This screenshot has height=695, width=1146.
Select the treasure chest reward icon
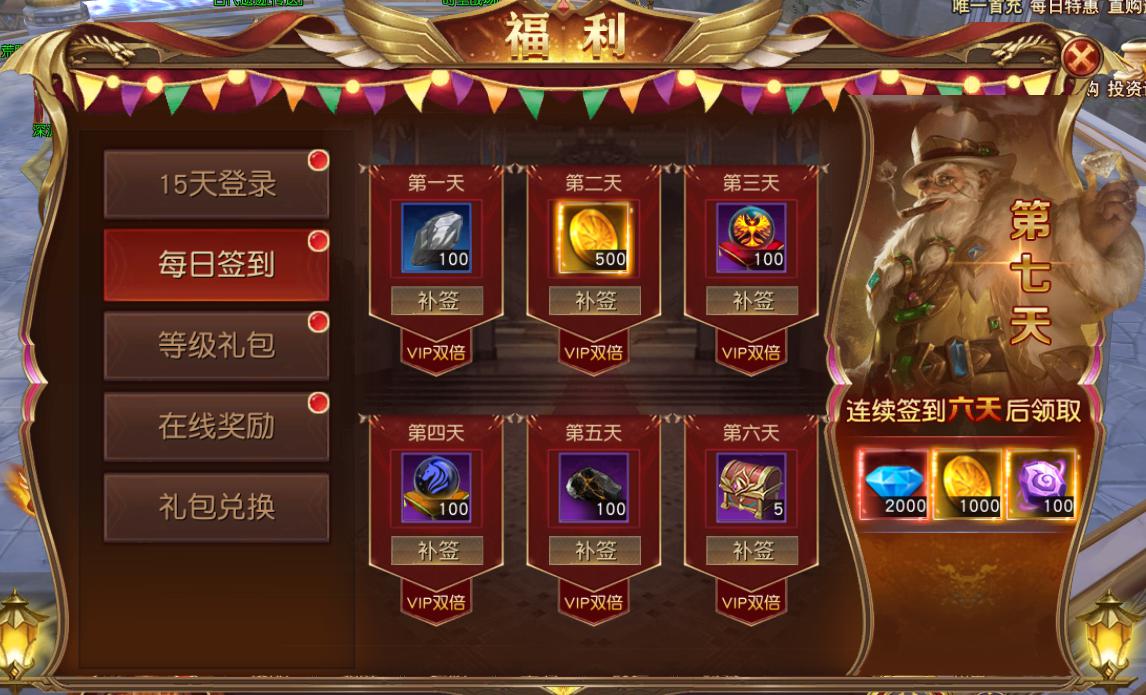(752, 487)
